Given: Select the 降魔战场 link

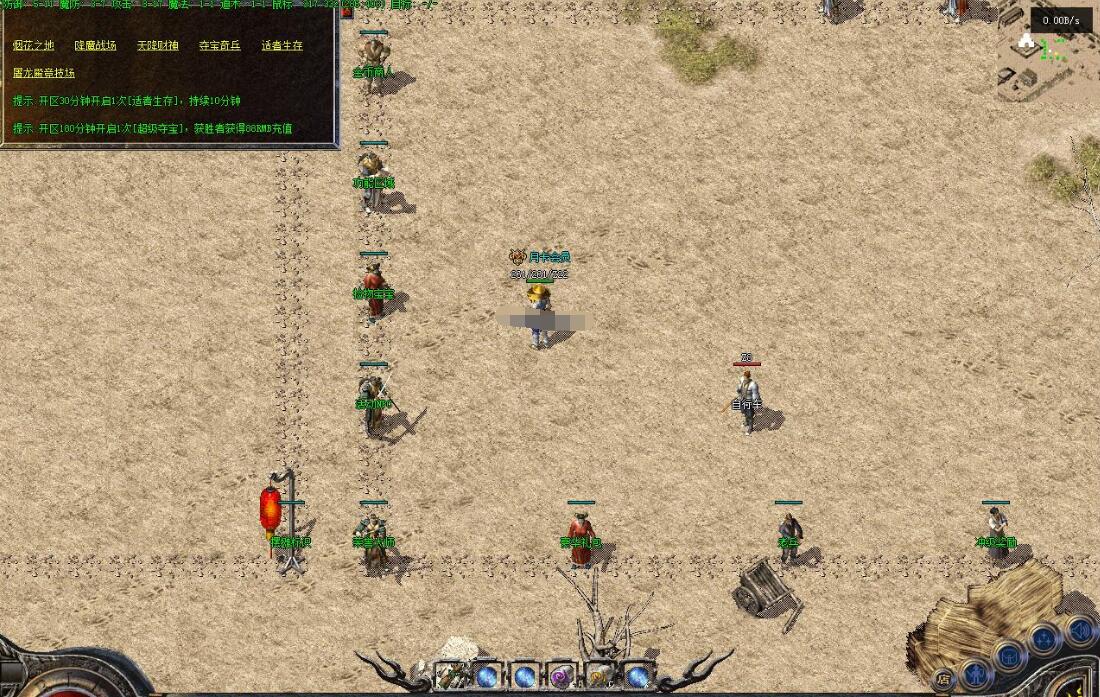Looking at the screenshot, I should point(95,46).
